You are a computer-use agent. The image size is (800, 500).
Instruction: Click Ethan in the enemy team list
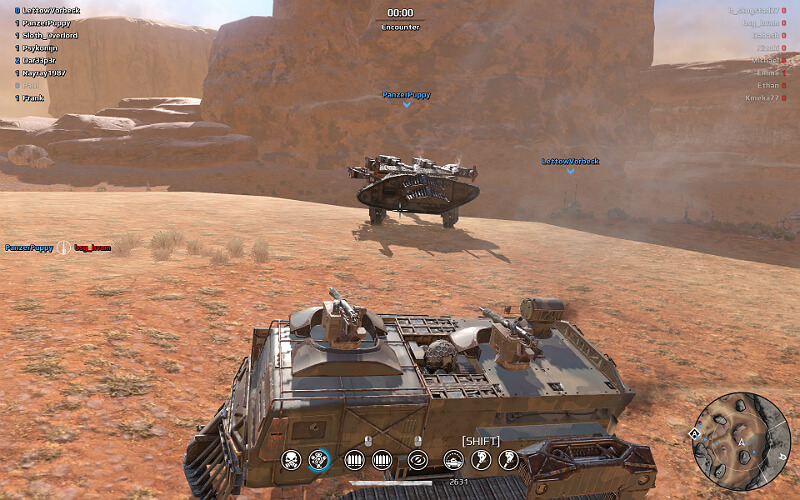click(x=767, y=86)
